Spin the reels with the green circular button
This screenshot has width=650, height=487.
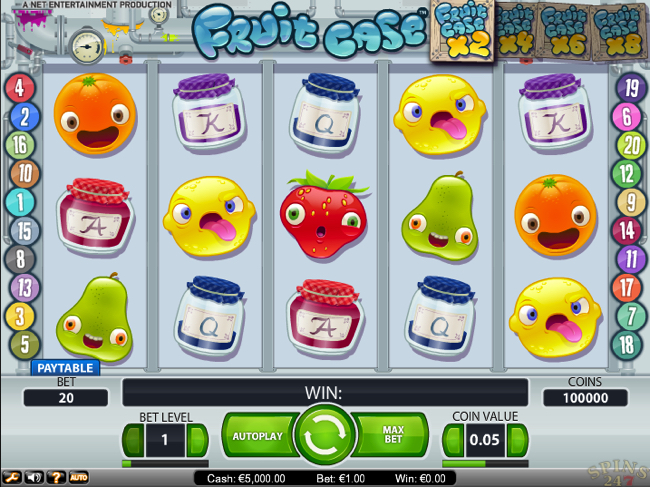pyautogui.click(x=326, y=437)
